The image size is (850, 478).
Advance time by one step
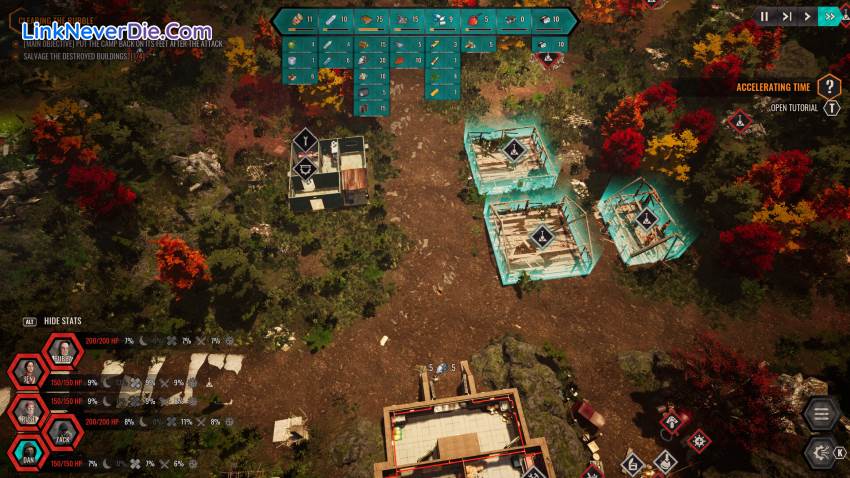point(787,16)
